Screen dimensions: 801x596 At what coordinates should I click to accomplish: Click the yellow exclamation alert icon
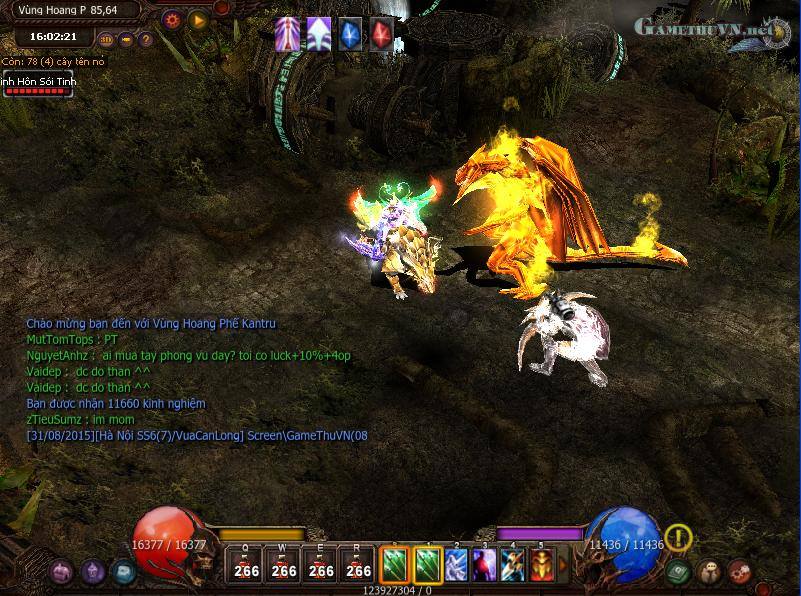coord(679,538)
